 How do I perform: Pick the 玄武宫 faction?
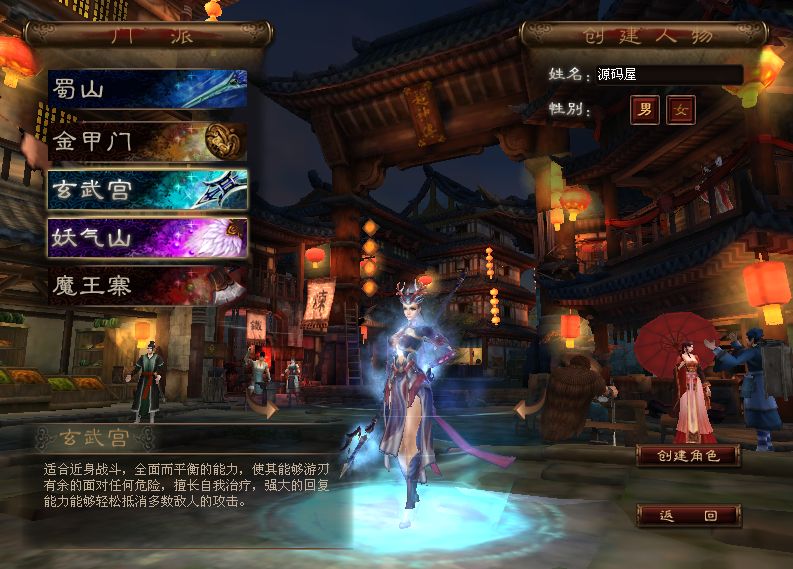pos(147,189)
